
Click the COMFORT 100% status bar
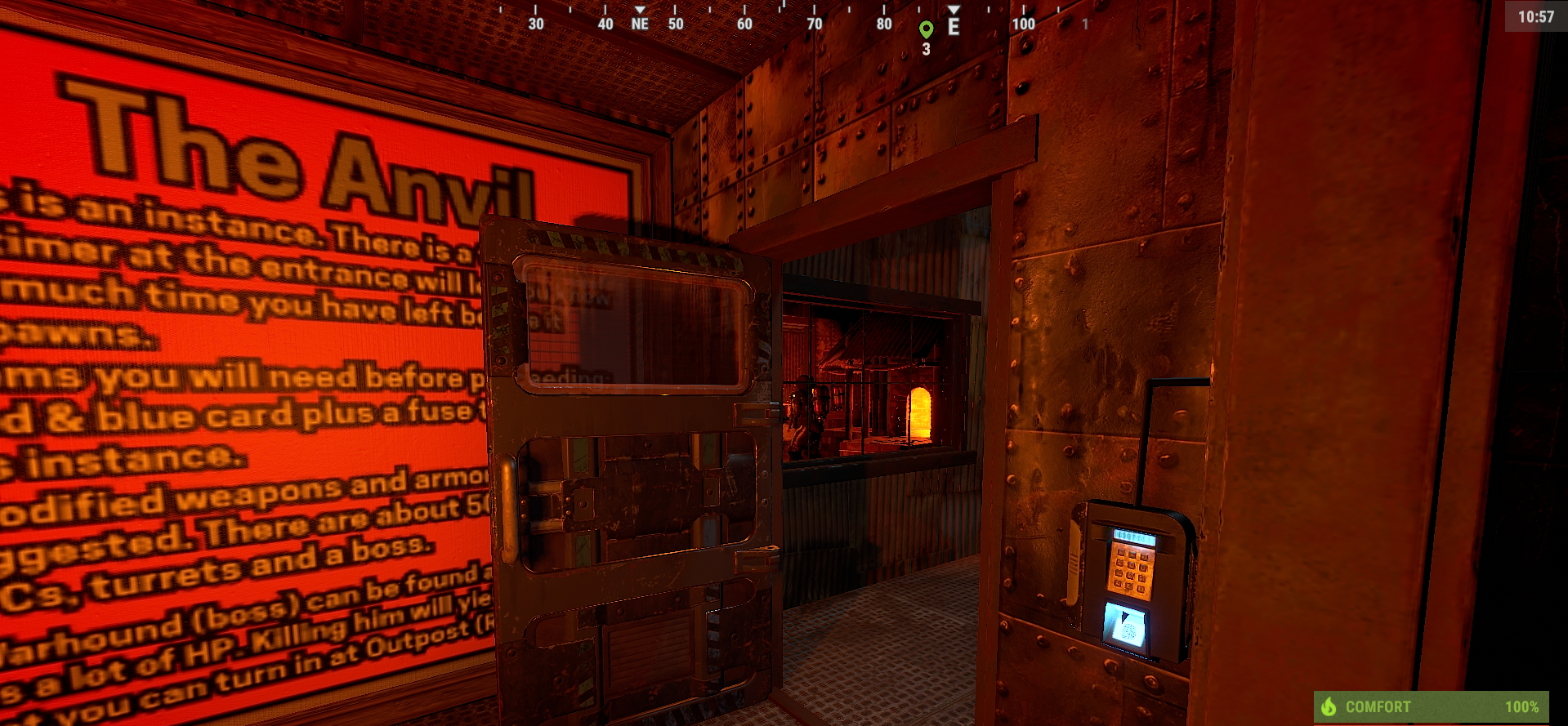pos(1430,706)
